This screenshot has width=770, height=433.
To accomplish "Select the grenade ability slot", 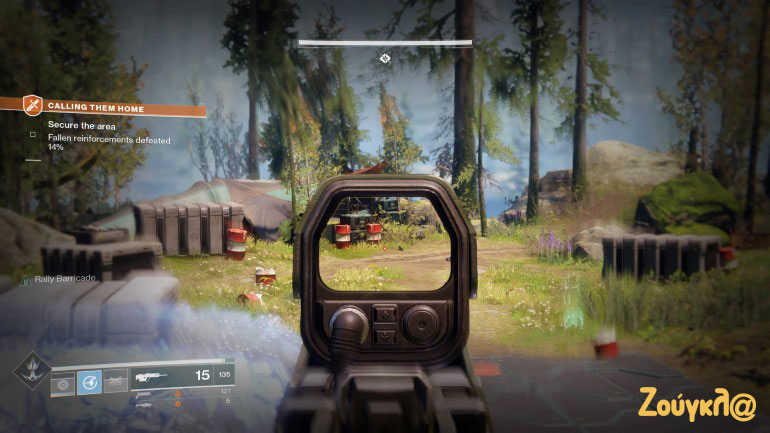I will (63, 381).
